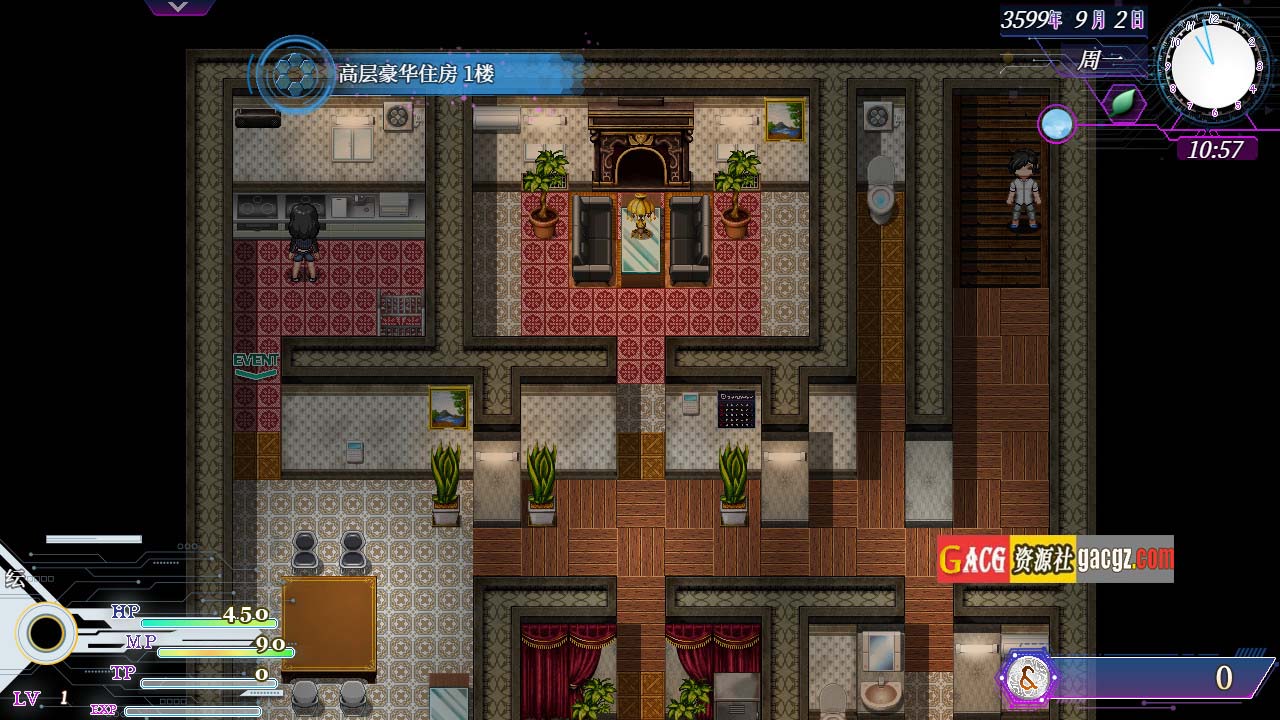Click the blue hexagon location emblem
Viewport: 1280px width, 720px height.
(295, 74)
